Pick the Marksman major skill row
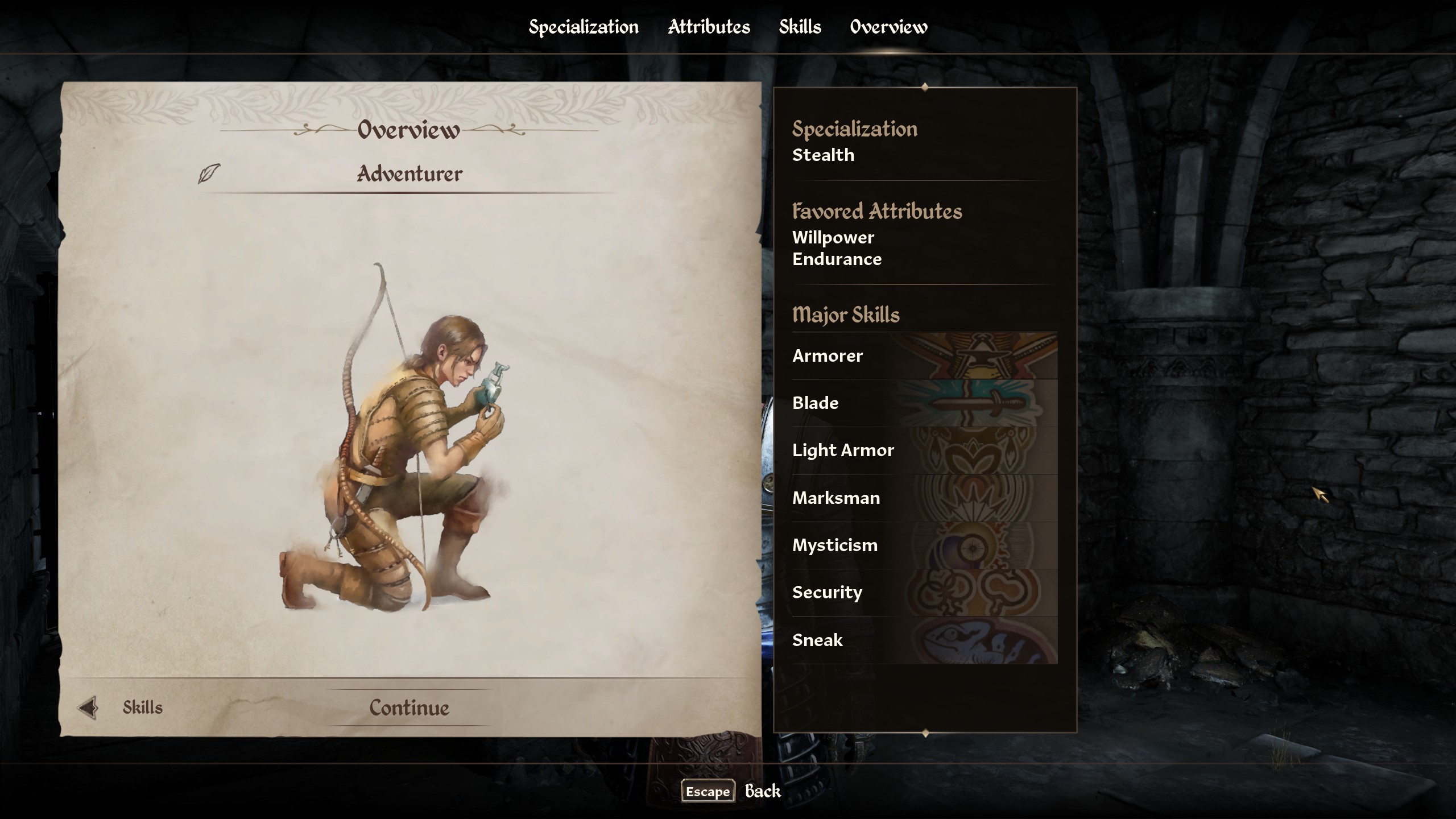The width and height of the screenshot is (1456, 819). pyautogui.click(x=924, y=498)
